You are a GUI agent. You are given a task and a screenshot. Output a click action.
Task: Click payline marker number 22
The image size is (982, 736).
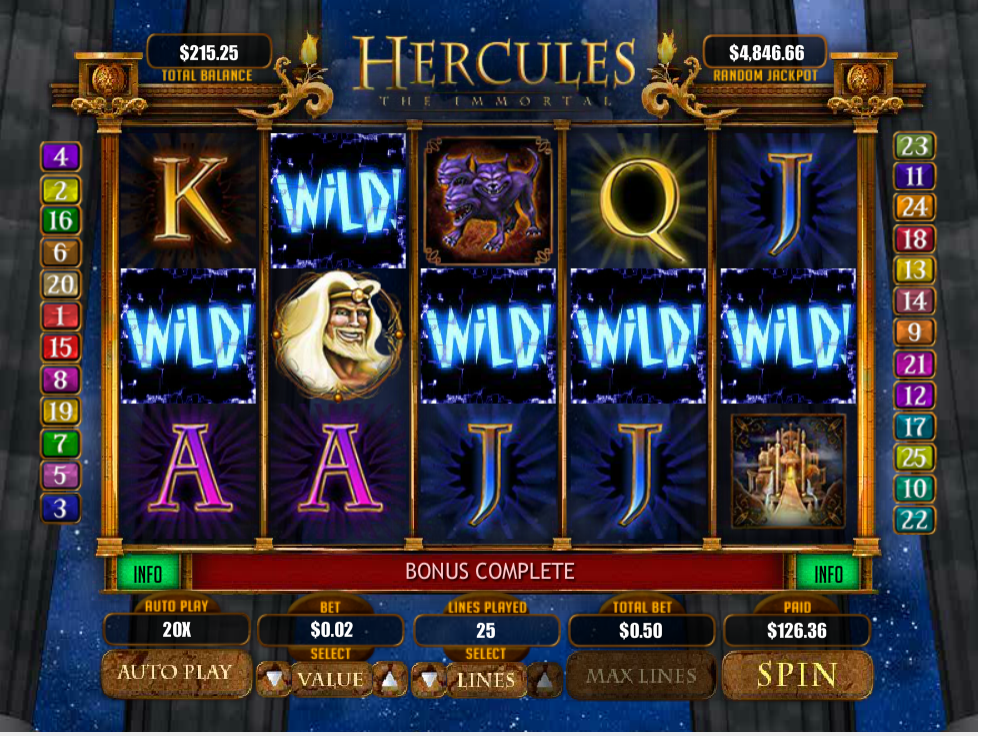[914, 520]
